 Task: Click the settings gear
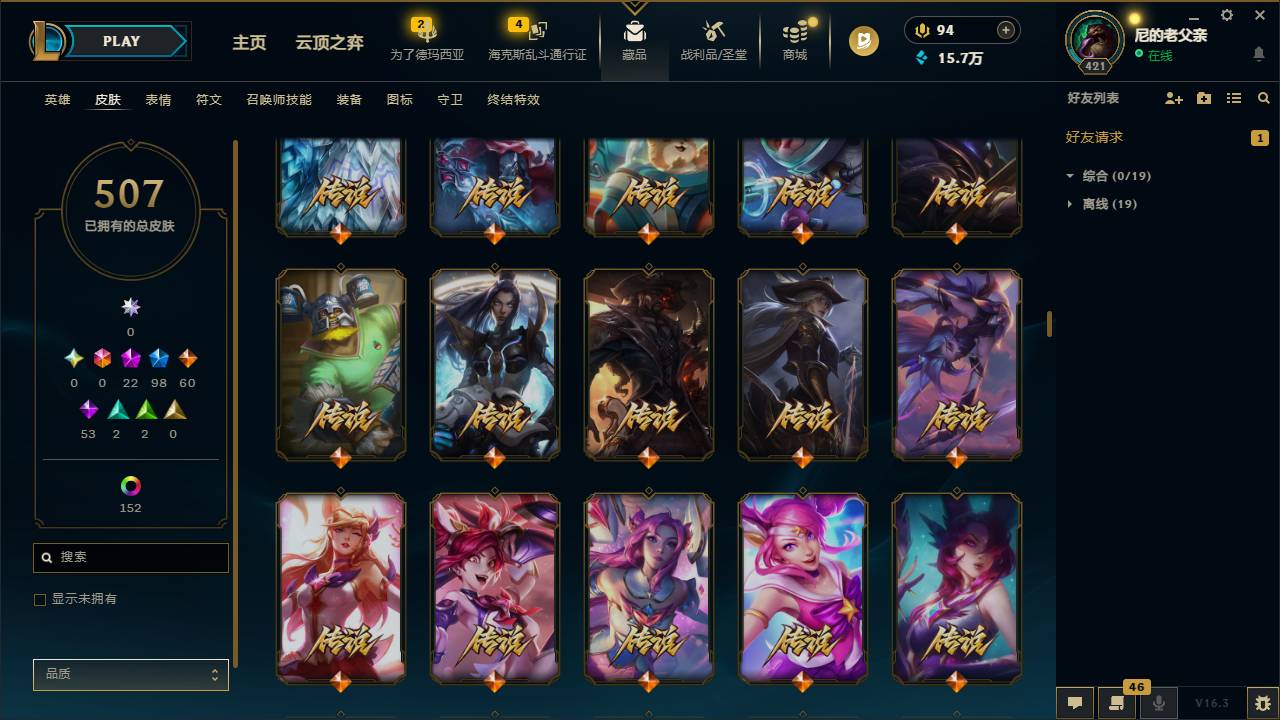click(x=1226, y=15)
